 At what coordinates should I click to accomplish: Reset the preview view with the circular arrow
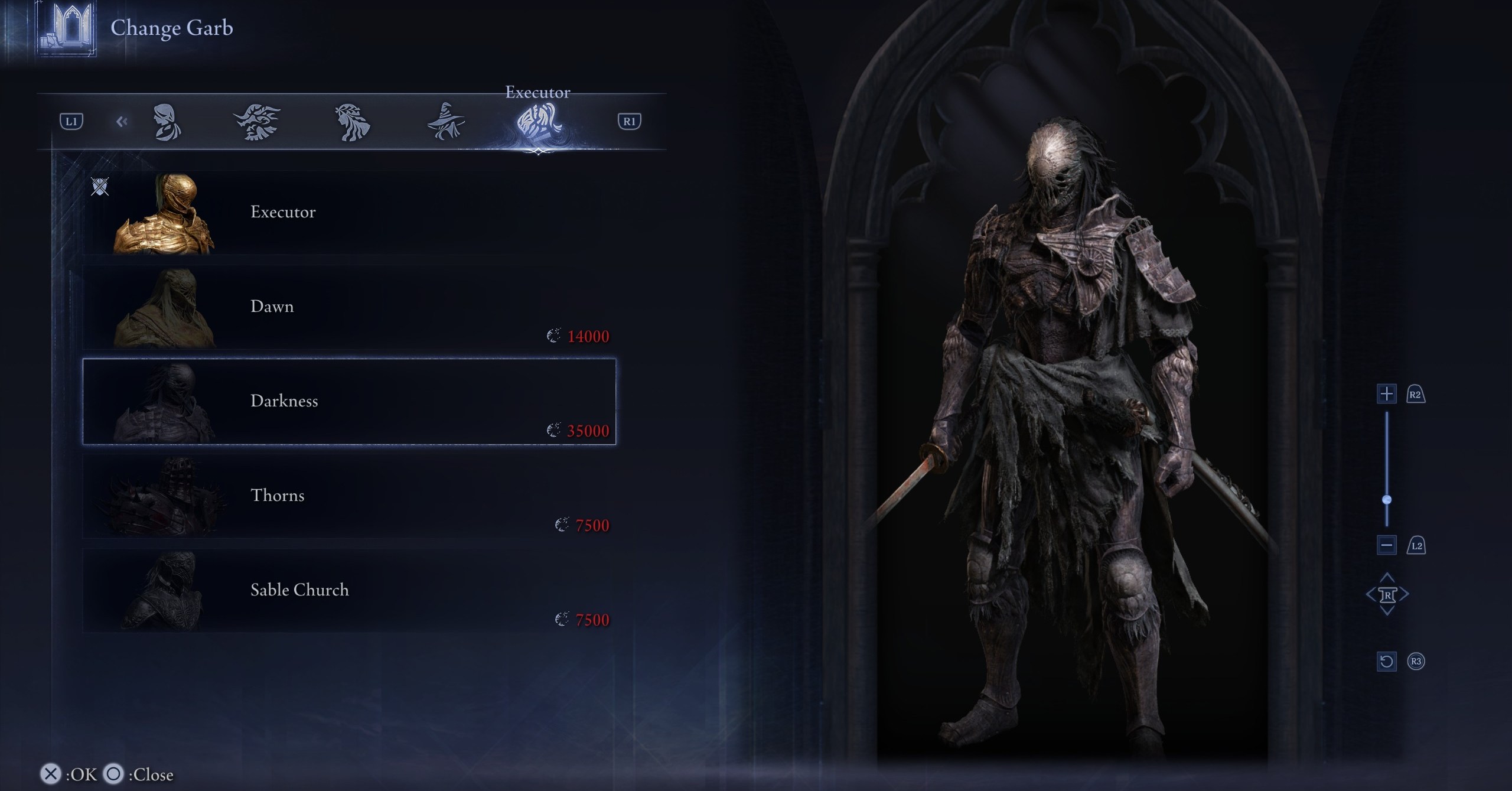1387,661
